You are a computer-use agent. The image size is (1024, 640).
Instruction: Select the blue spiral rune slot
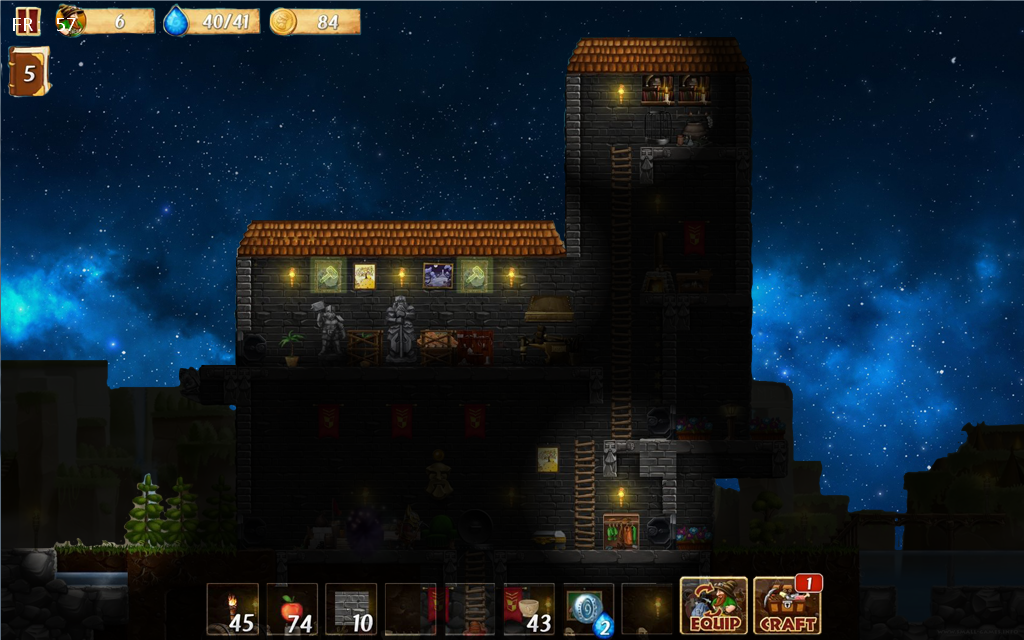click(x=588, y=608)
